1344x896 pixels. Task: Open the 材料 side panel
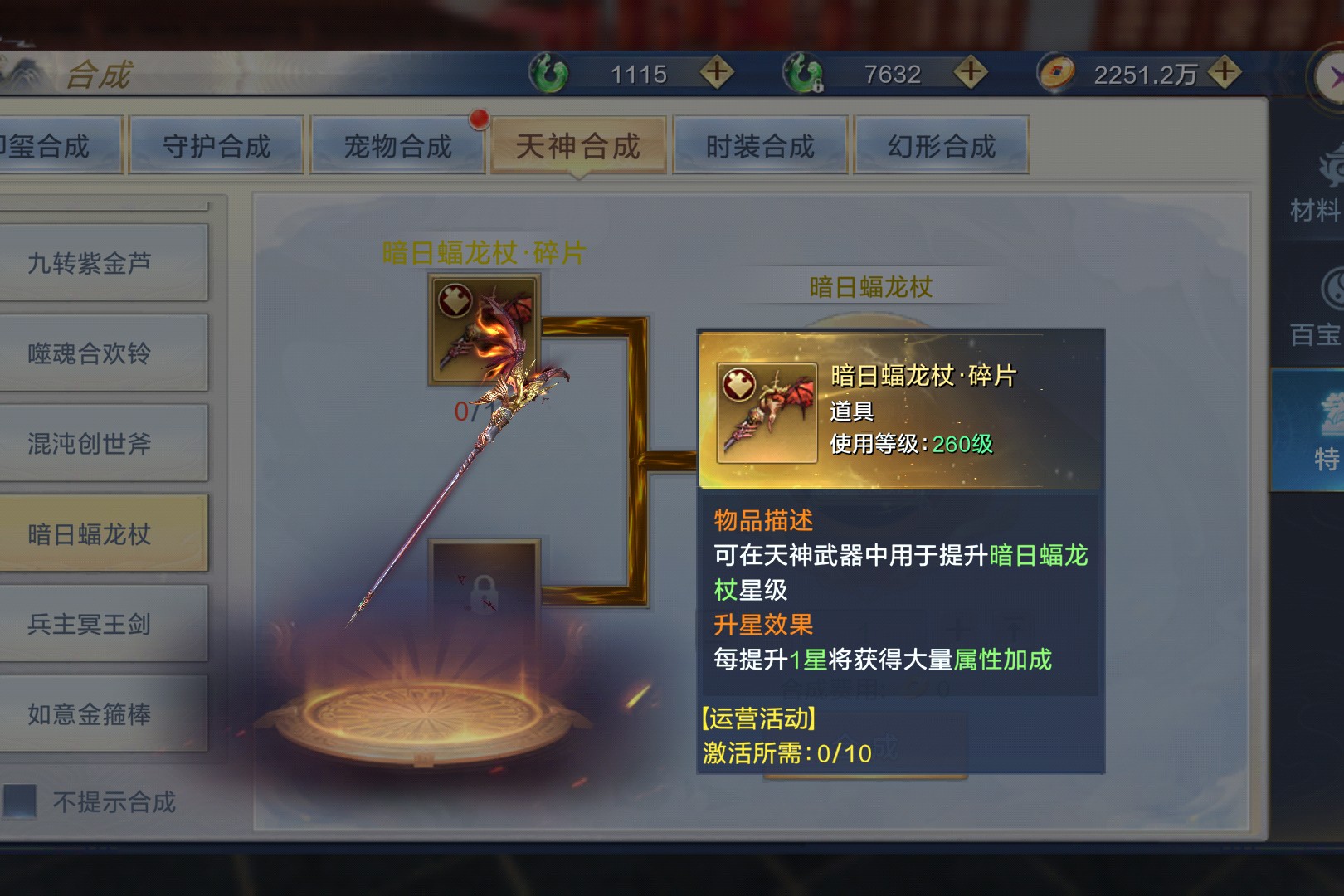tap(1315, 187)
